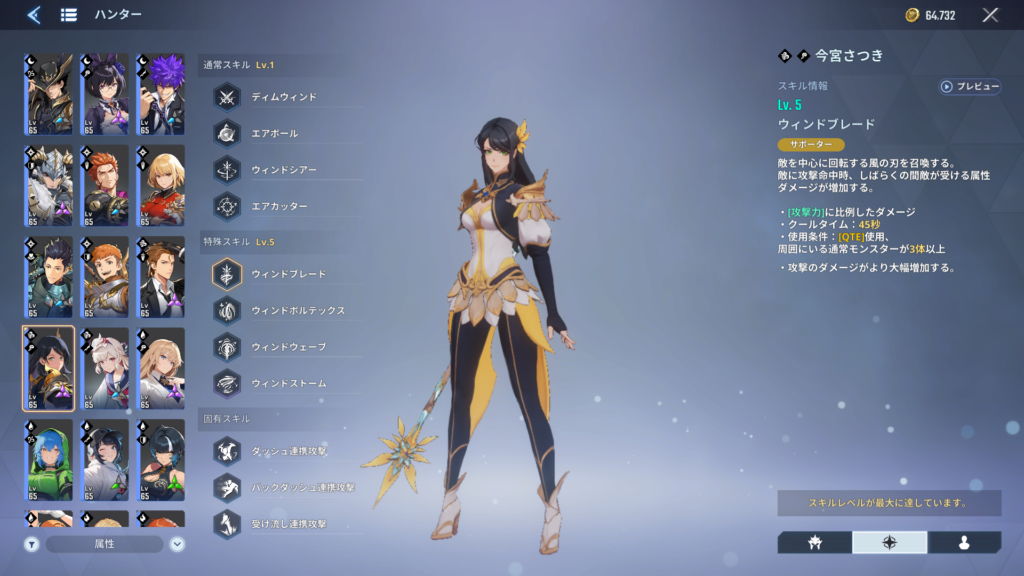
Task: Go back with the arrow button
Action: (x=33, y=15)
